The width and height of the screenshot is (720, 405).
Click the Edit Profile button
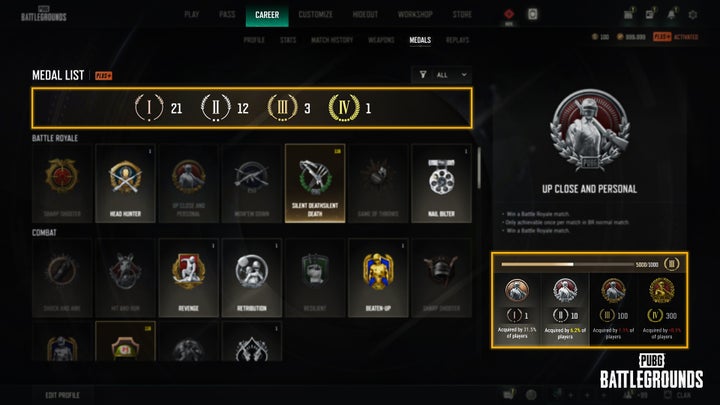click(x=65, y=394)
